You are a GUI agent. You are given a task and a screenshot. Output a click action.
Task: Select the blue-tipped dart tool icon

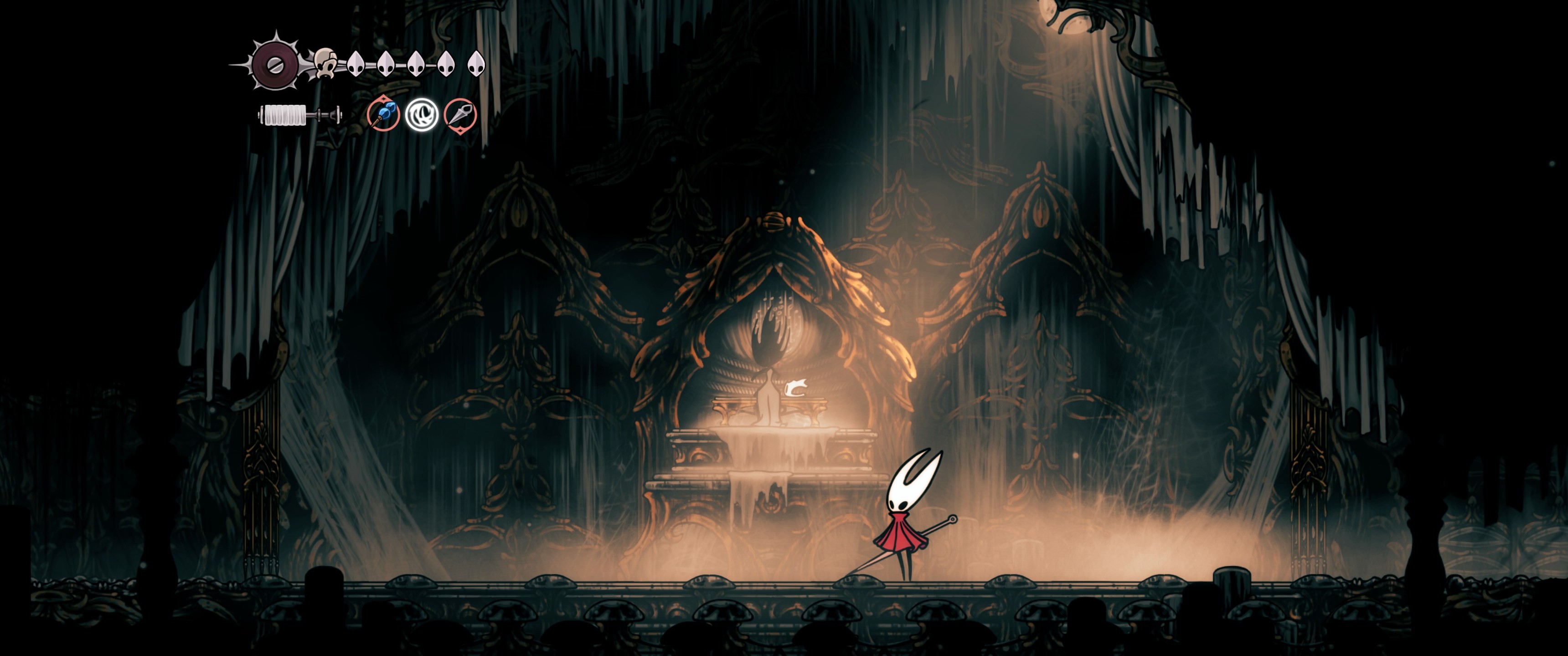pos(383,114)
